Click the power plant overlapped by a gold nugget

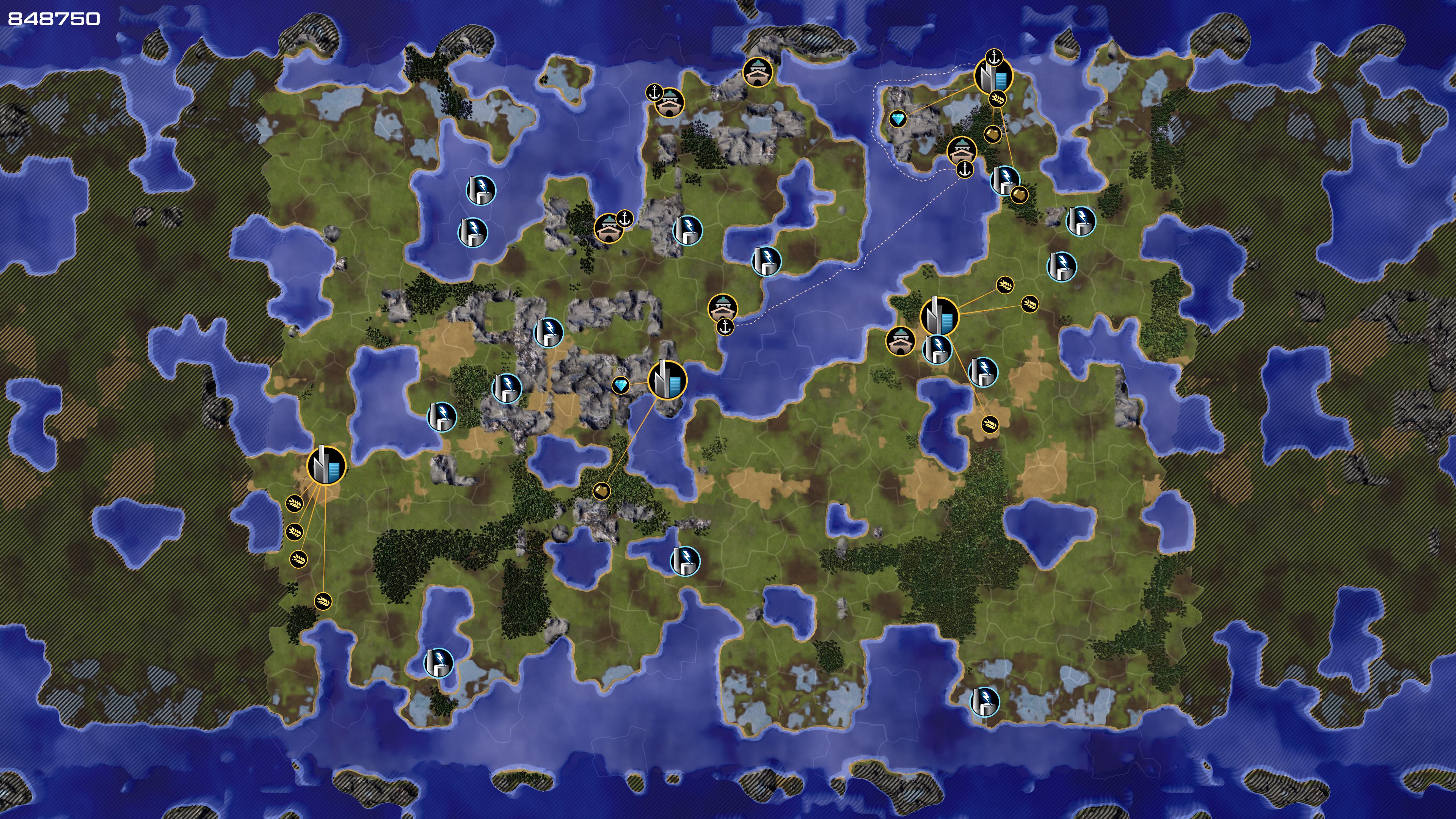click(1004, 180)
